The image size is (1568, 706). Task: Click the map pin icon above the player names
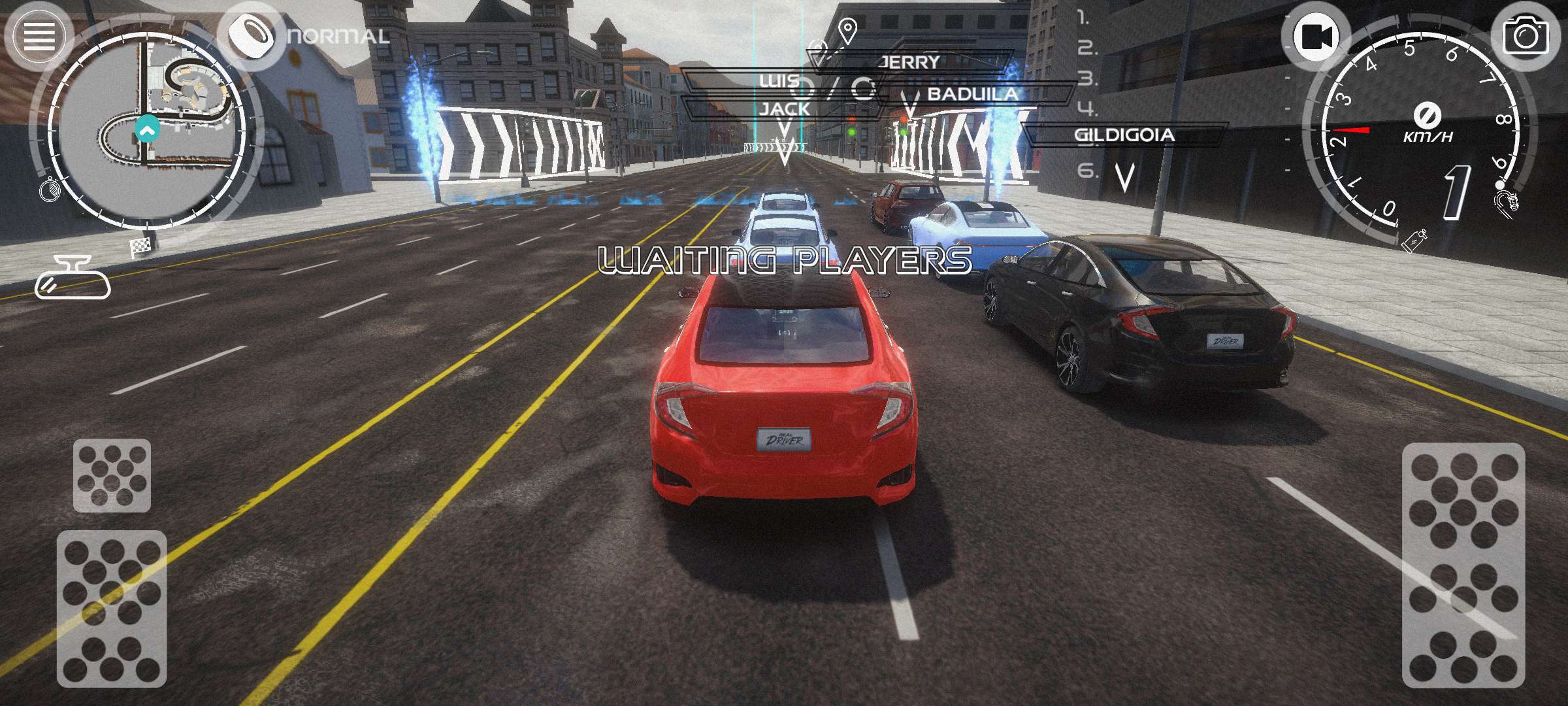(847, 31)
